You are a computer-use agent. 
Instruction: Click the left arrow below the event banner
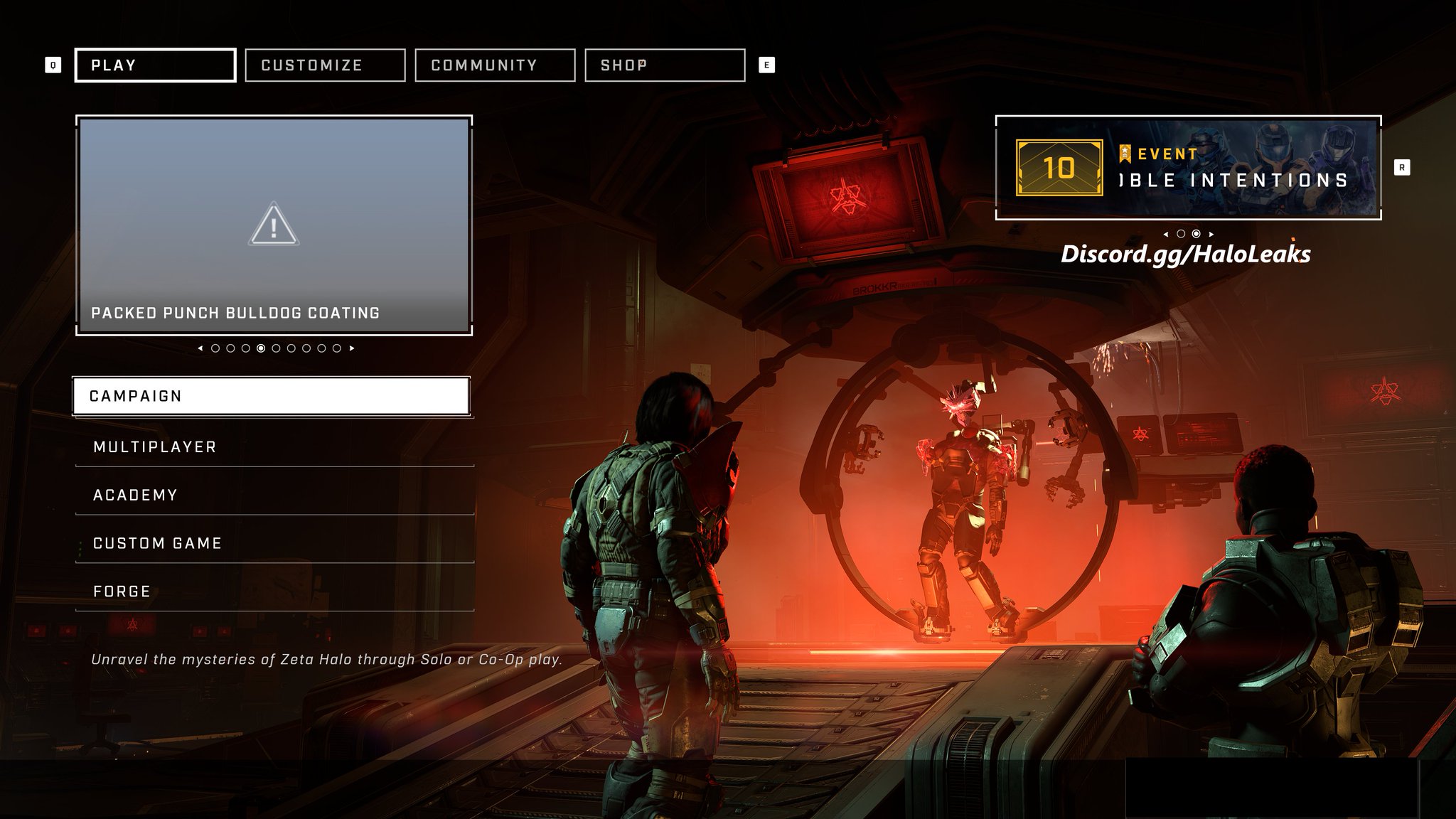(1167, 234)
